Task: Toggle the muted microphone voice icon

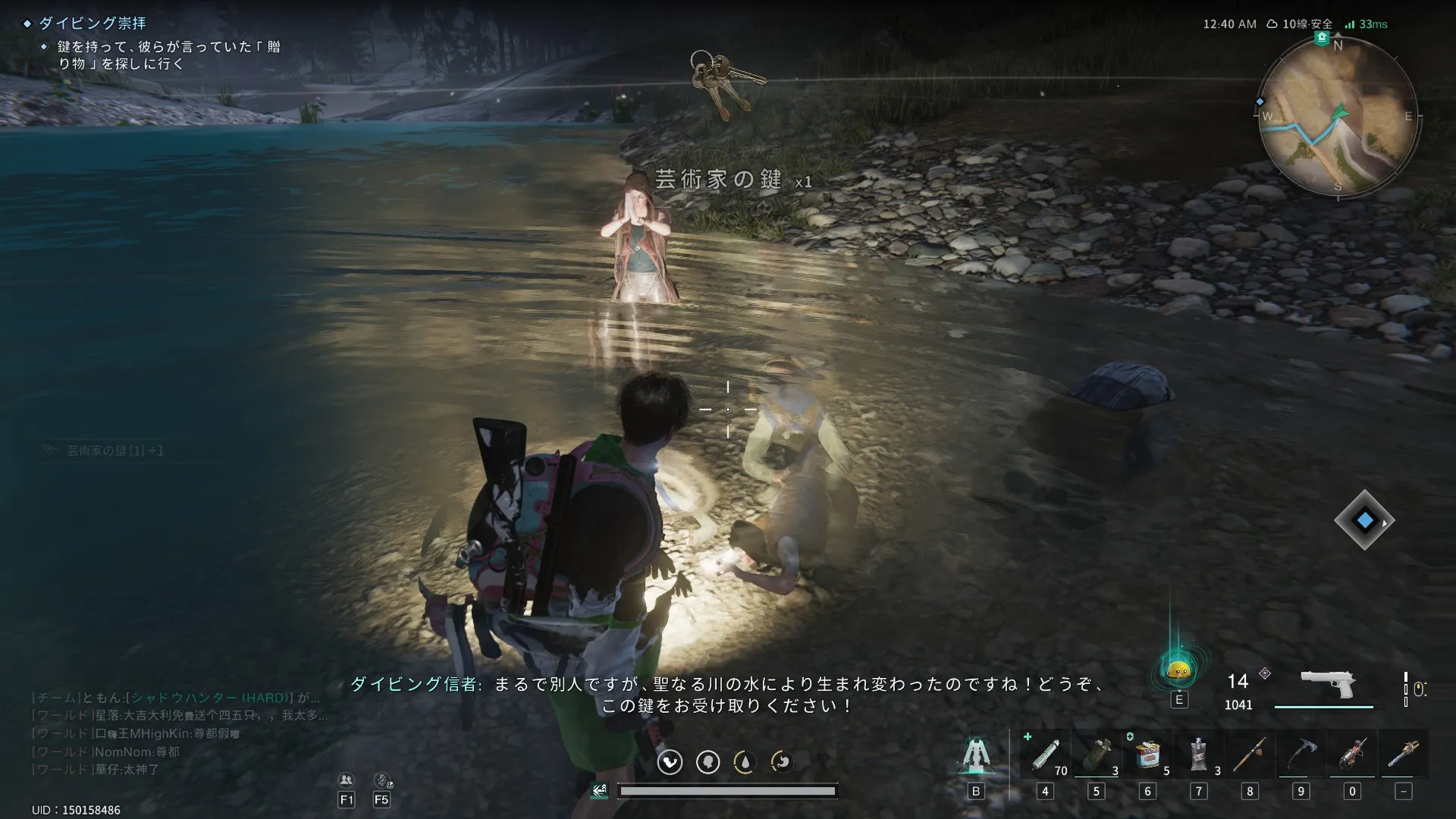Action: click(381, 780)
